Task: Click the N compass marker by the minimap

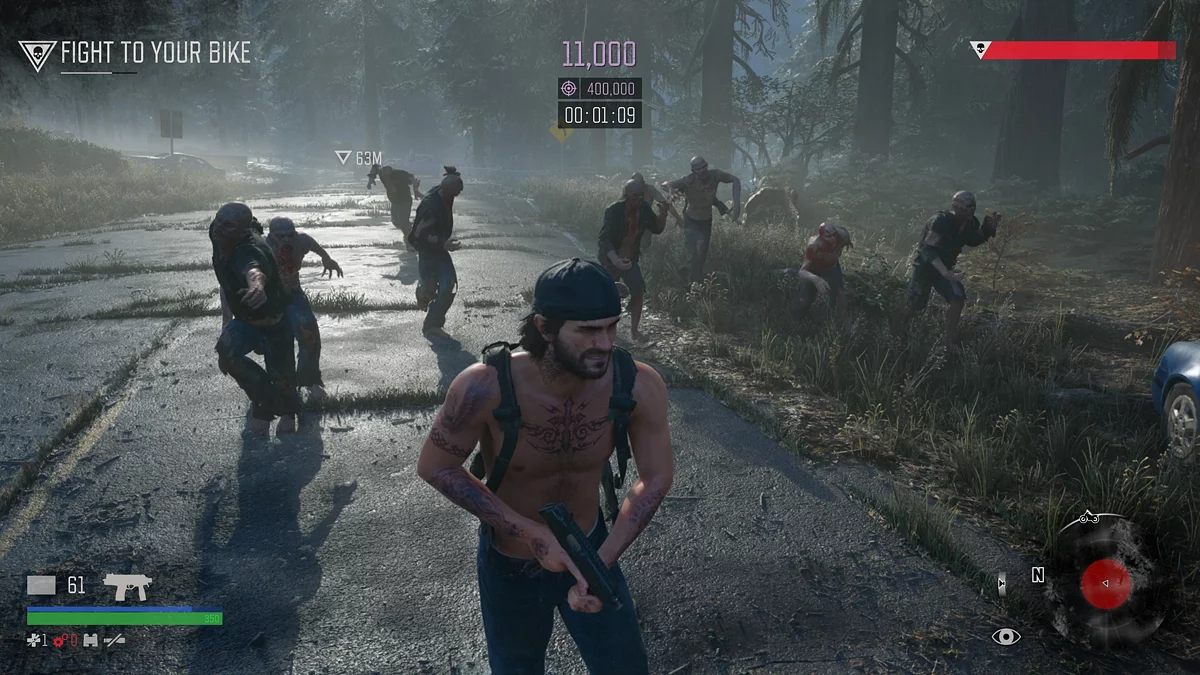Action: point(1038,575)
